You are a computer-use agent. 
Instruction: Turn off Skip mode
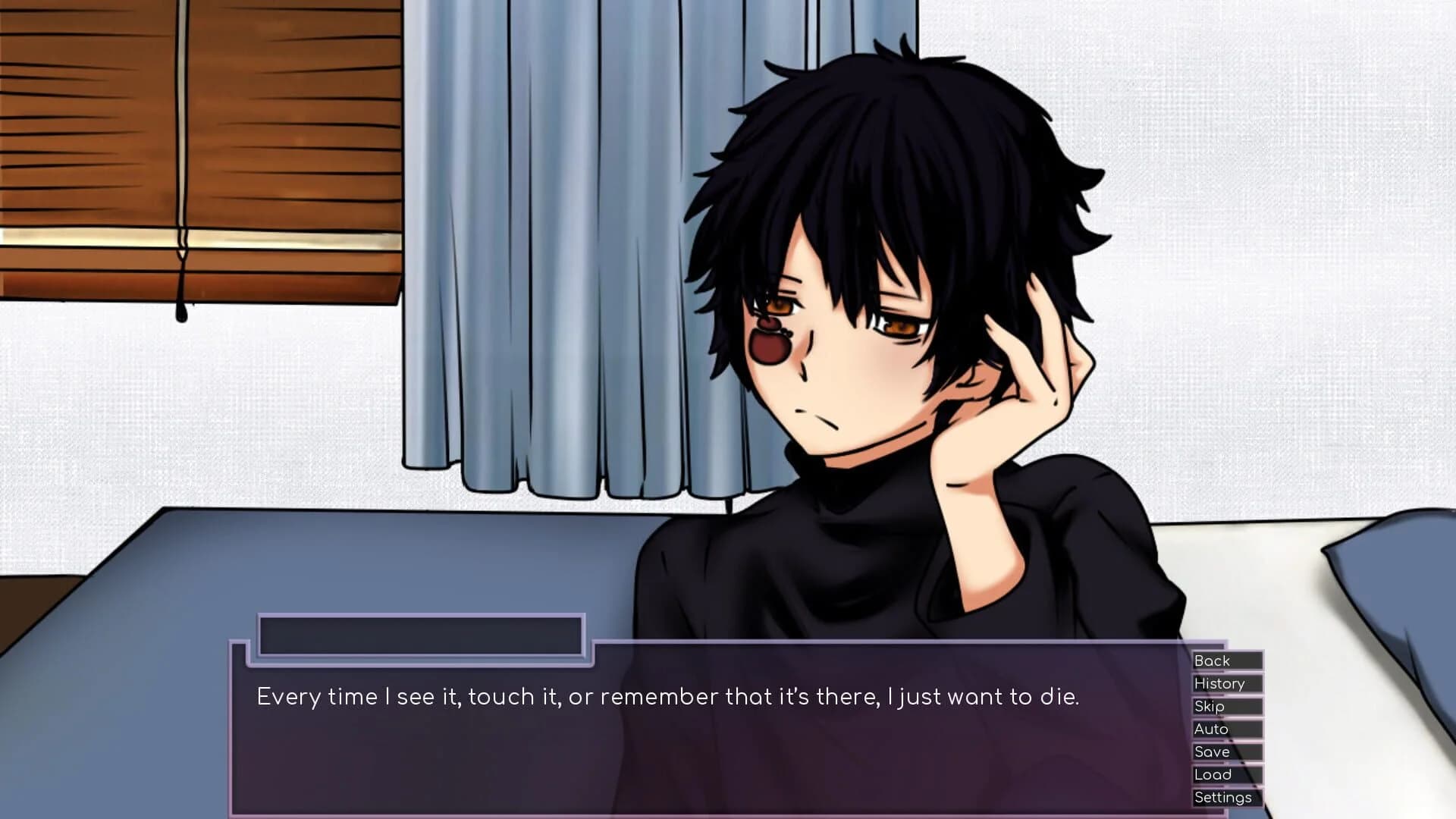1210,706
